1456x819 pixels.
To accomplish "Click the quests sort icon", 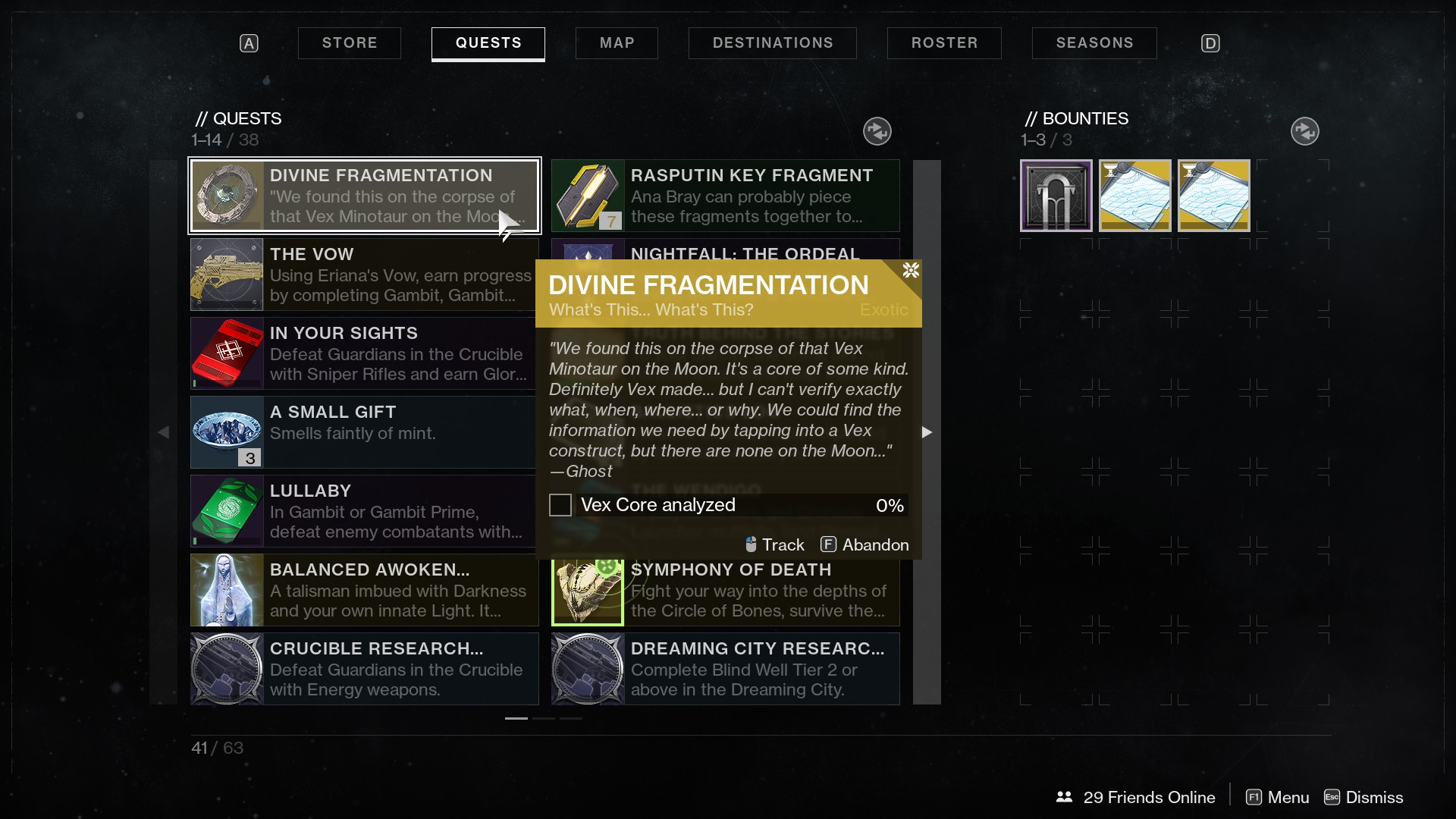I will coord(877,131).
